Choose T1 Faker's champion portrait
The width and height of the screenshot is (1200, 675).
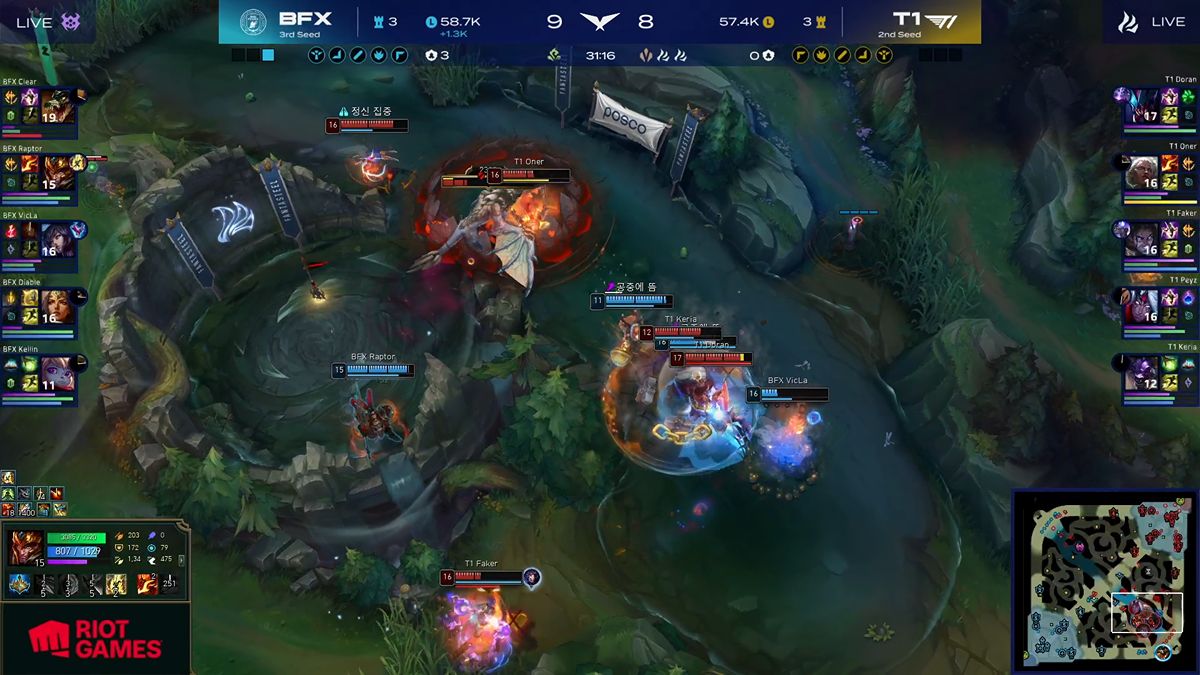click(1142, 239)
